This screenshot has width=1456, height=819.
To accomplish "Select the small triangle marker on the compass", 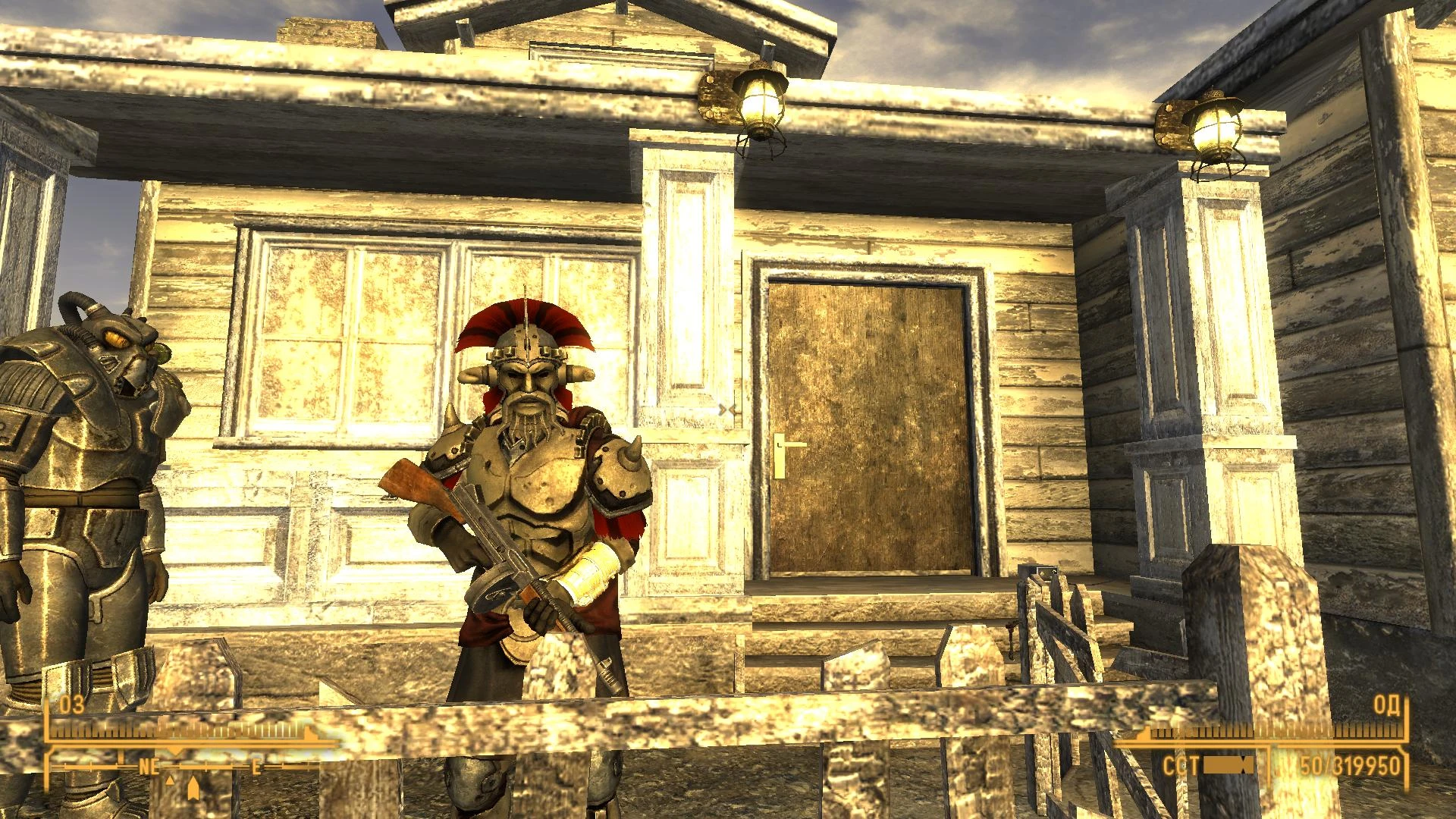I will (x=170, y=781).
